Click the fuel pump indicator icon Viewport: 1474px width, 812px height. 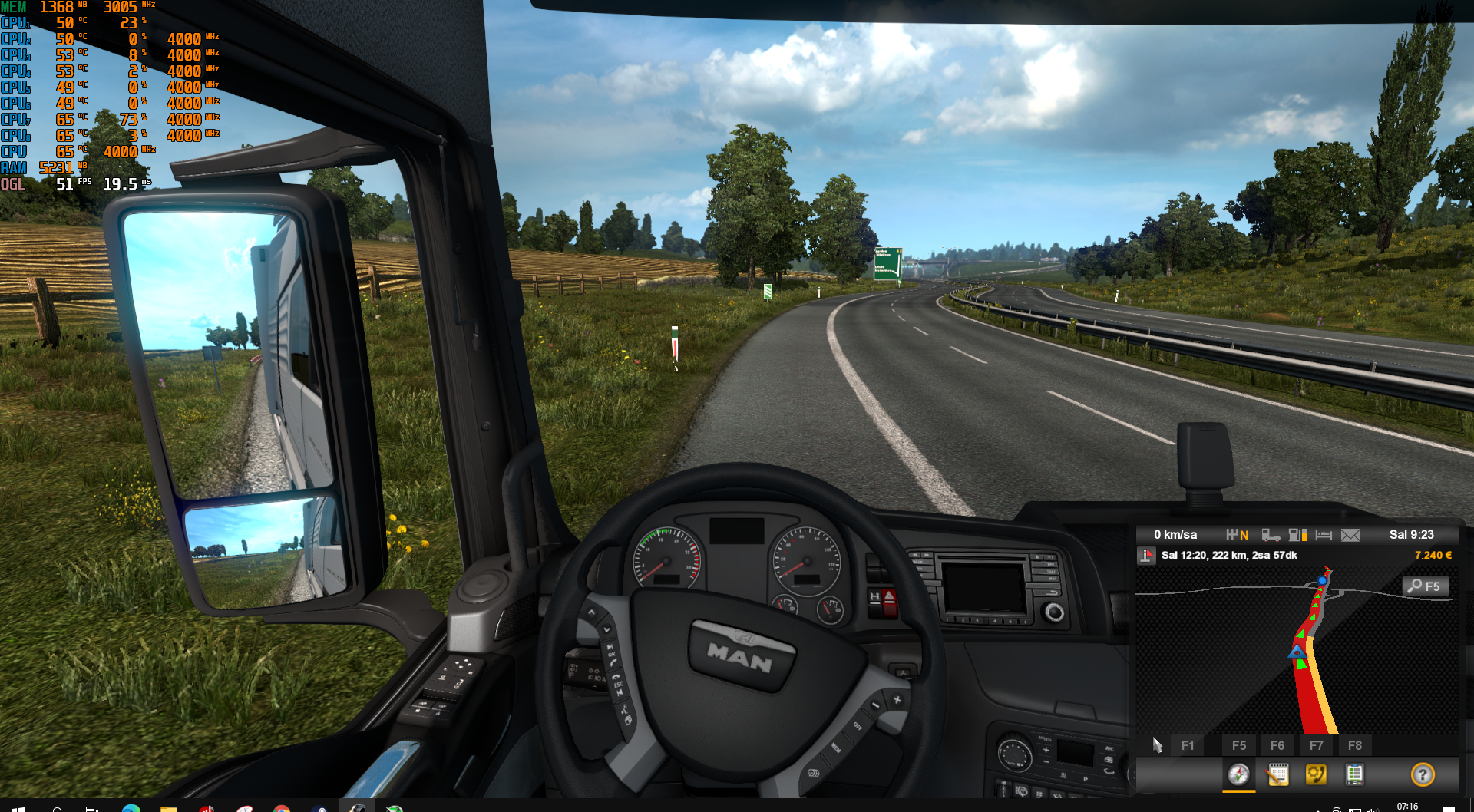pyautogui.click(x=1297, y=535)
